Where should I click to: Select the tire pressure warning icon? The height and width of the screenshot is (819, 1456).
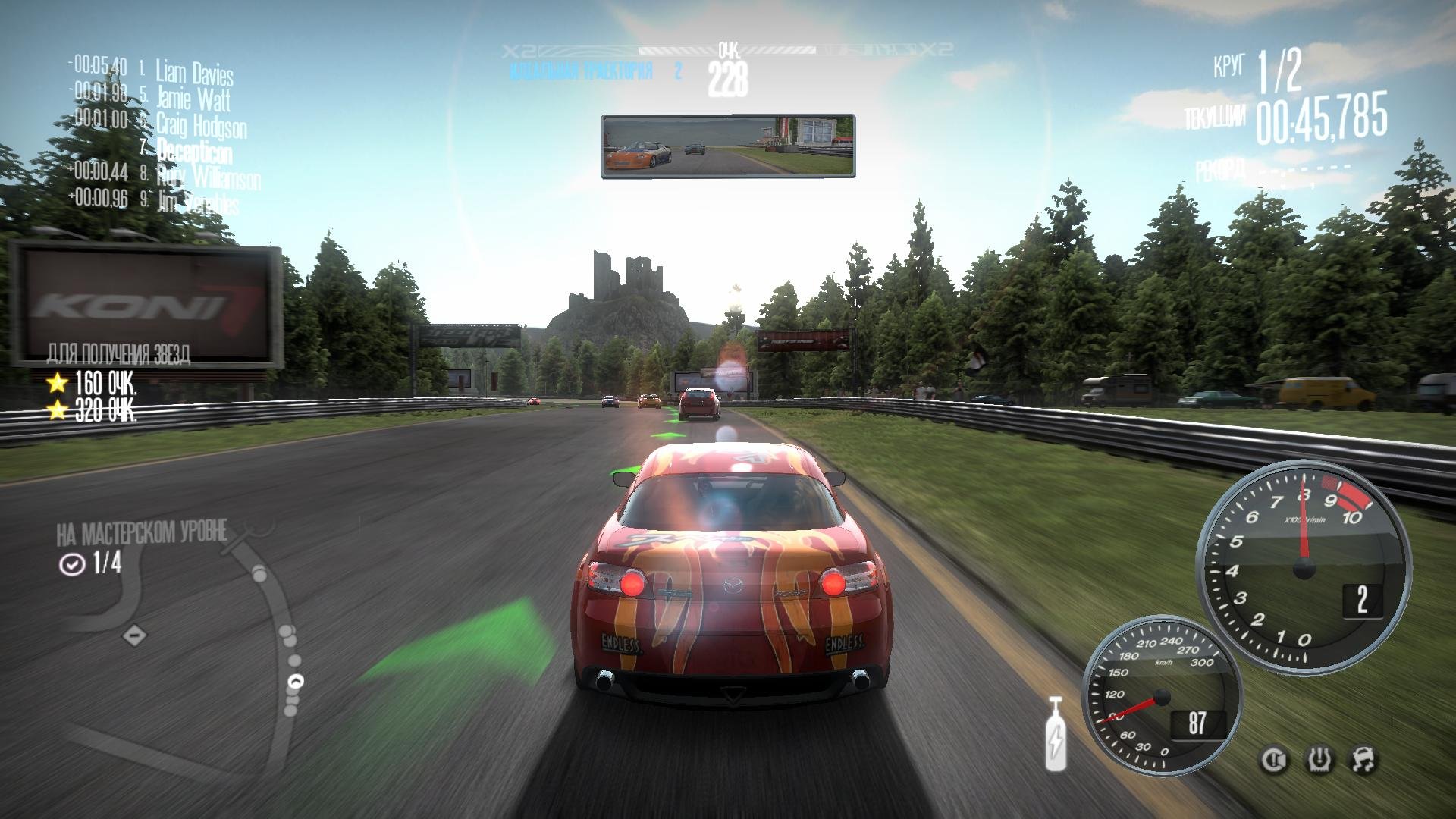1321,760
